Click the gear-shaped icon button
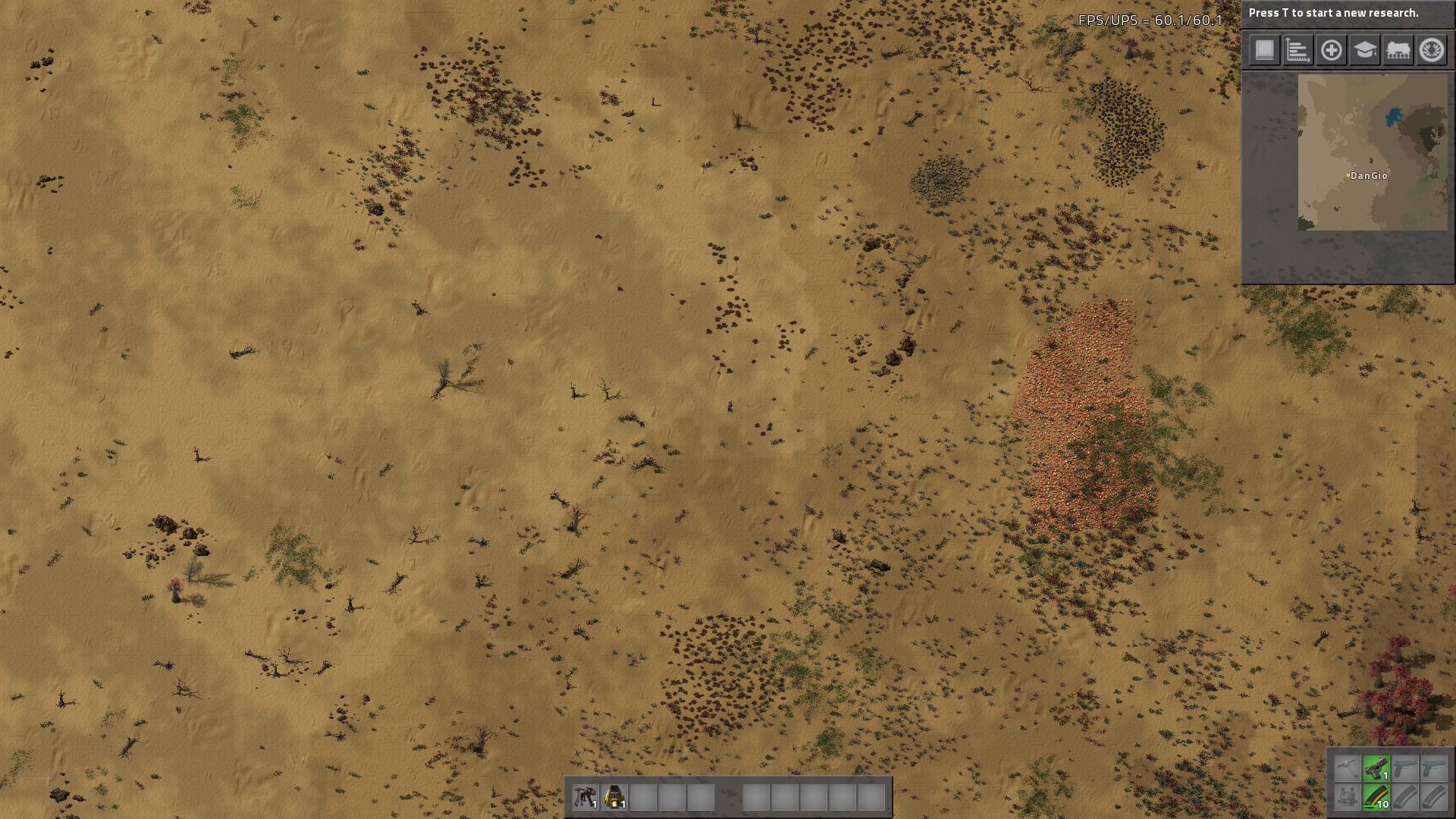 click(x=1432, y=51)
